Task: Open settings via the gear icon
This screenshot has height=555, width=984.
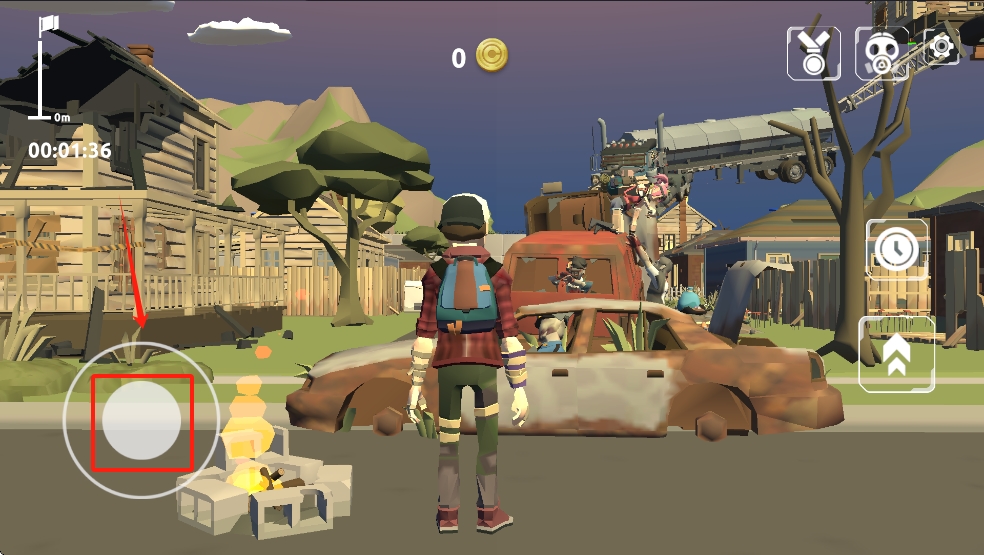Action: (x=942, y=46)
